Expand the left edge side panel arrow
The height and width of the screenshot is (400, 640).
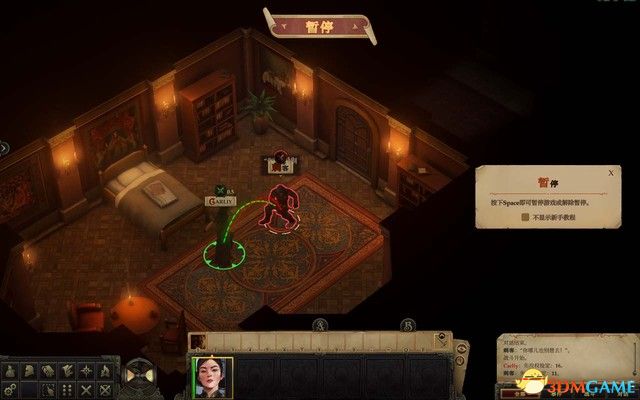pyautogui.click(x=4, y=148)
